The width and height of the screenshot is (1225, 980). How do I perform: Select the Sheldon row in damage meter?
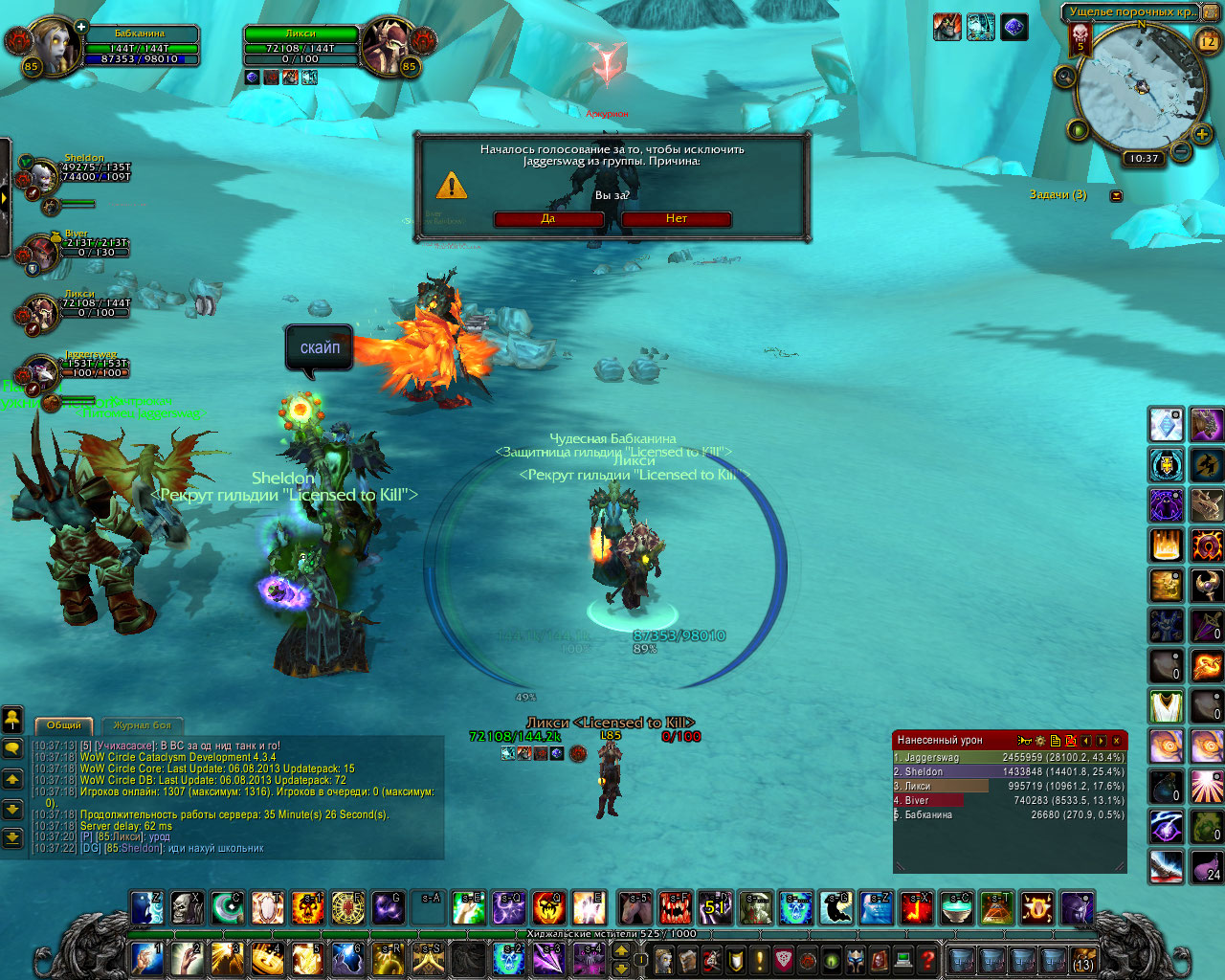pyautogui.click(x=1009, y=771)
